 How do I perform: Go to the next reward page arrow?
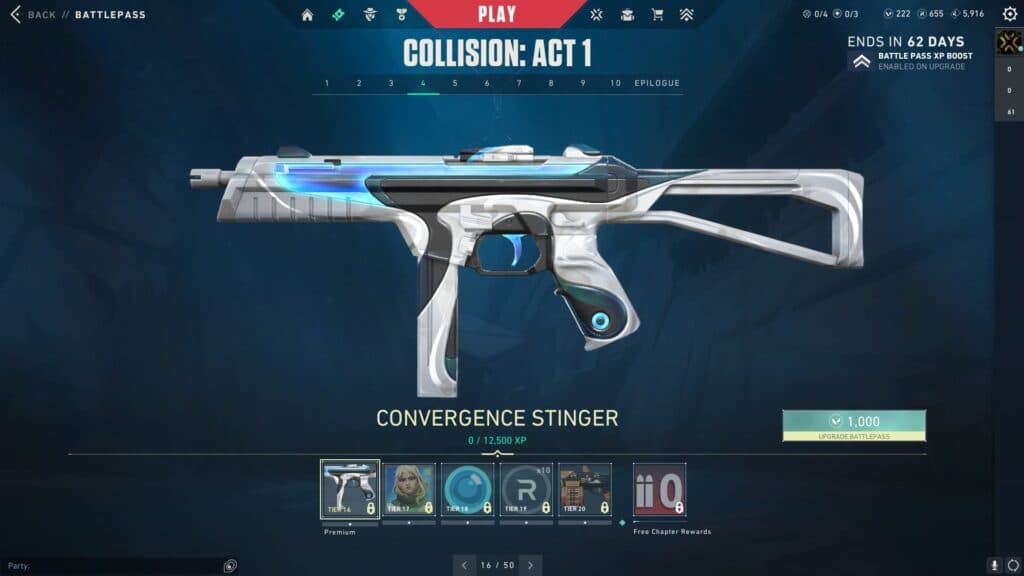tap(531, 565)
